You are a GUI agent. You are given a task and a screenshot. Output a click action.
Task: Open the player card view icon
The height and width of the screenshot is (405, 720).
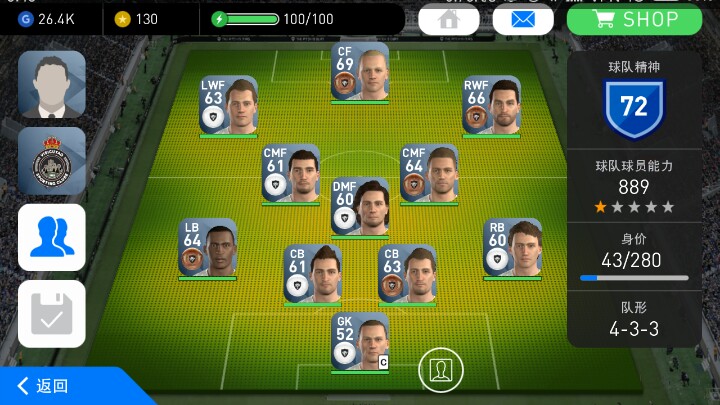click(x=440, y=369)
